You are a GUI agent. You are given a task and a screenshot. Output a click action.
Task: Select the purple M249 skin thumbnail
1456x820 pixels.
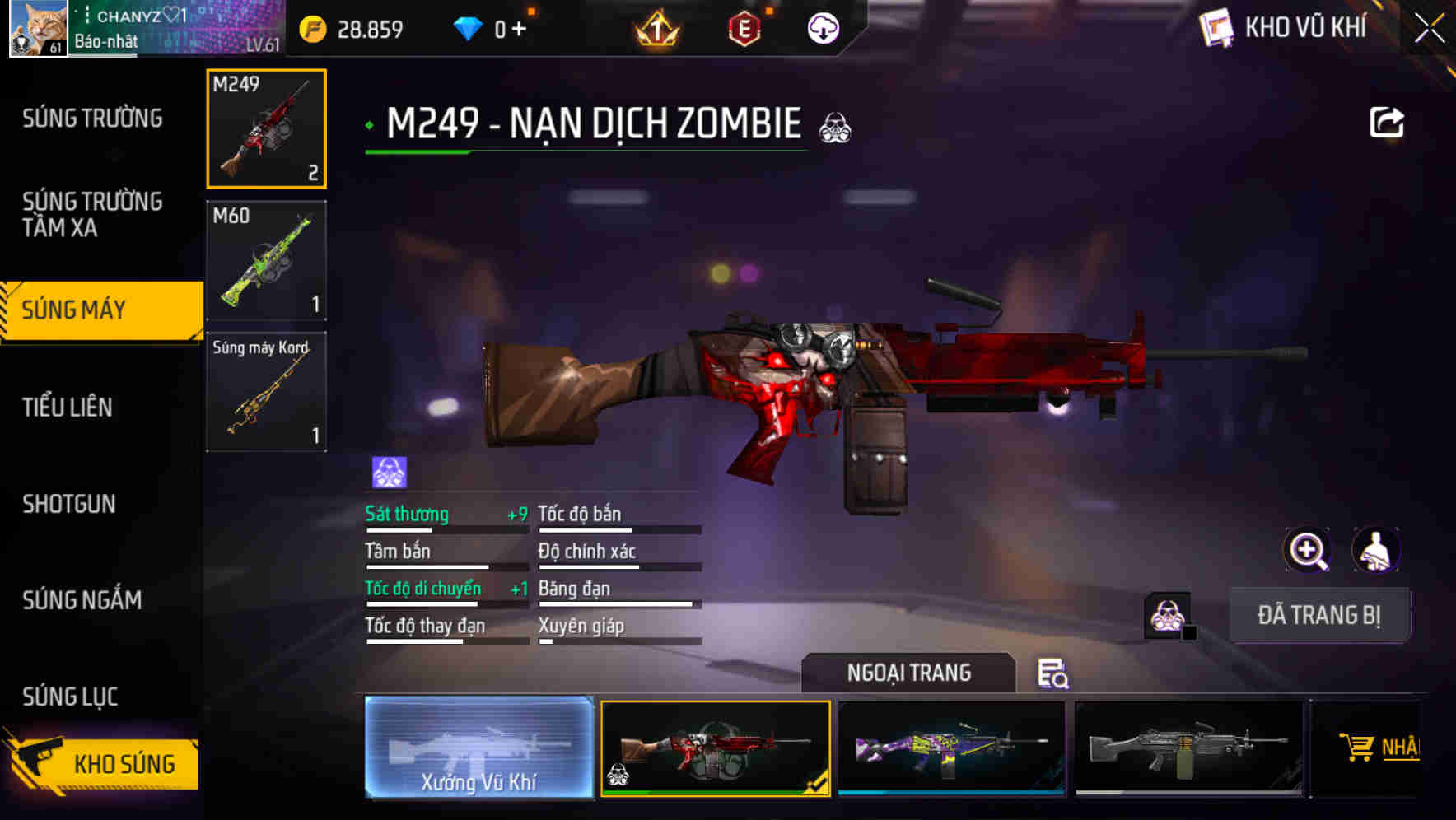pyautogui.click(x=952, y=749)
